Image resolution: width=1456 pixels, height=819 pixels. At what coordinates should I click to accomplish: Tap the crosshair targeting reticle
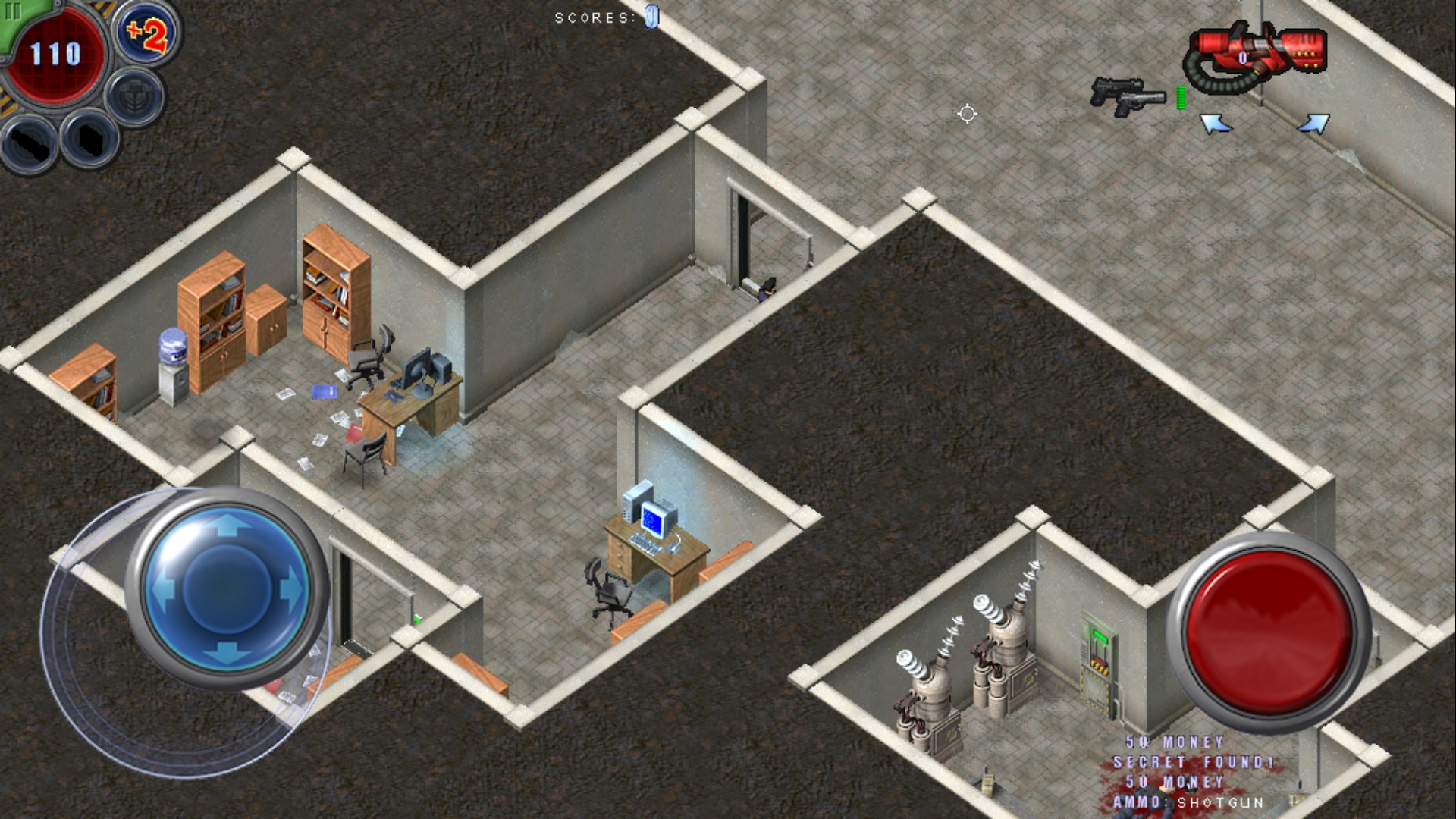pos(967,114)
